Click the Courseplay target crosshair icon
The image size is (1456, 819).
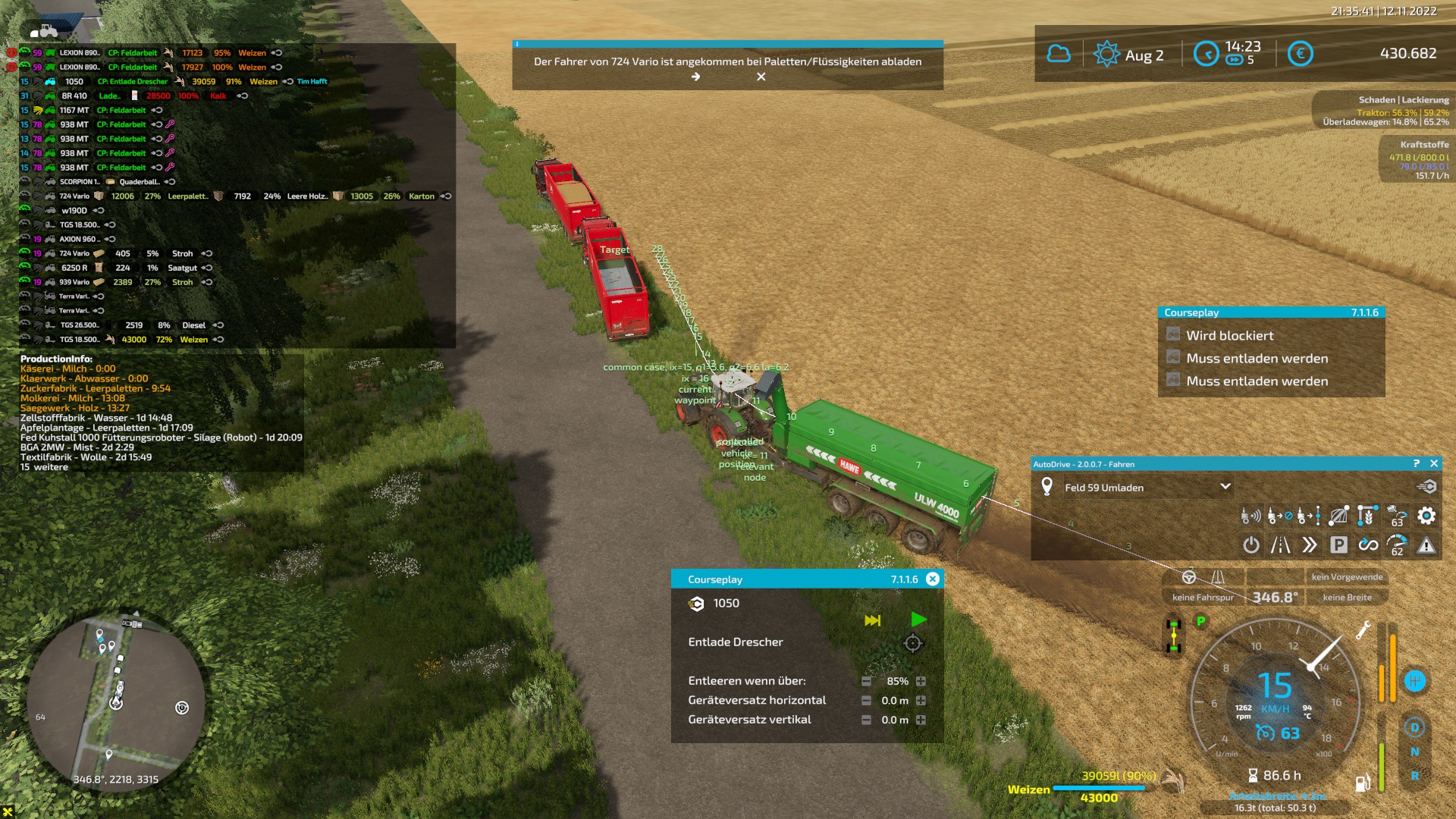pos(914,644)
